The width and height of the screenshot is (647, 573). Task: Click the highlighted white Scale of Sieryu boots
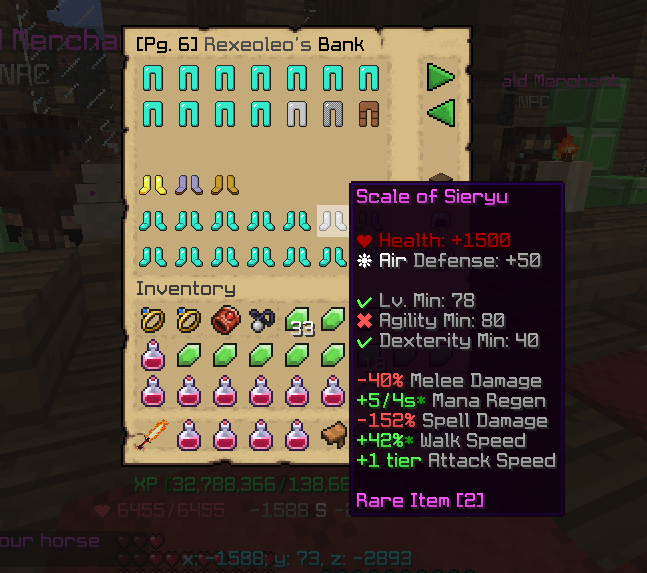click(332, 221)
